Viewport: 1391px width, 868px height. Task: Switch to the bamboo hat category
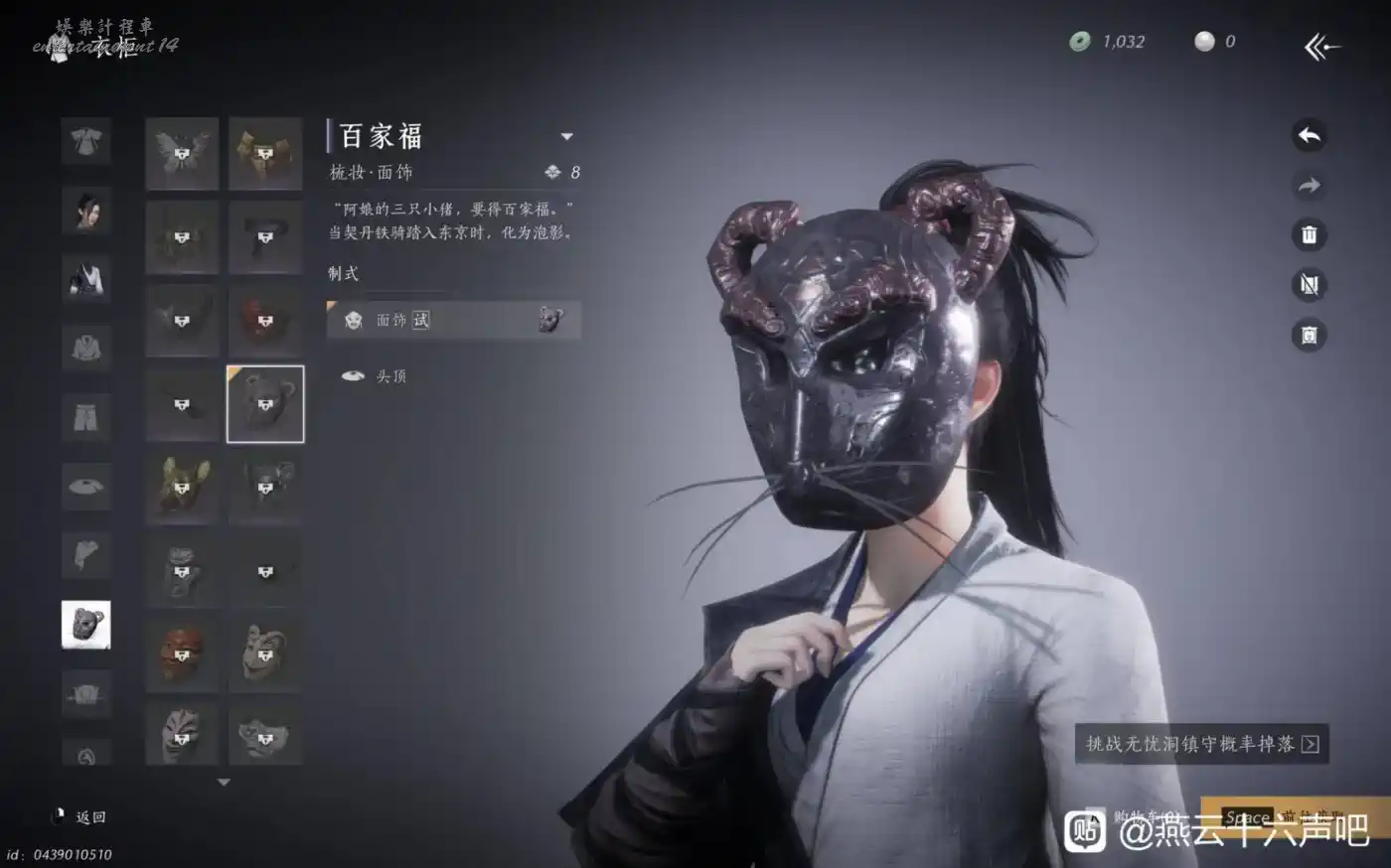click(x=86, y=486)
